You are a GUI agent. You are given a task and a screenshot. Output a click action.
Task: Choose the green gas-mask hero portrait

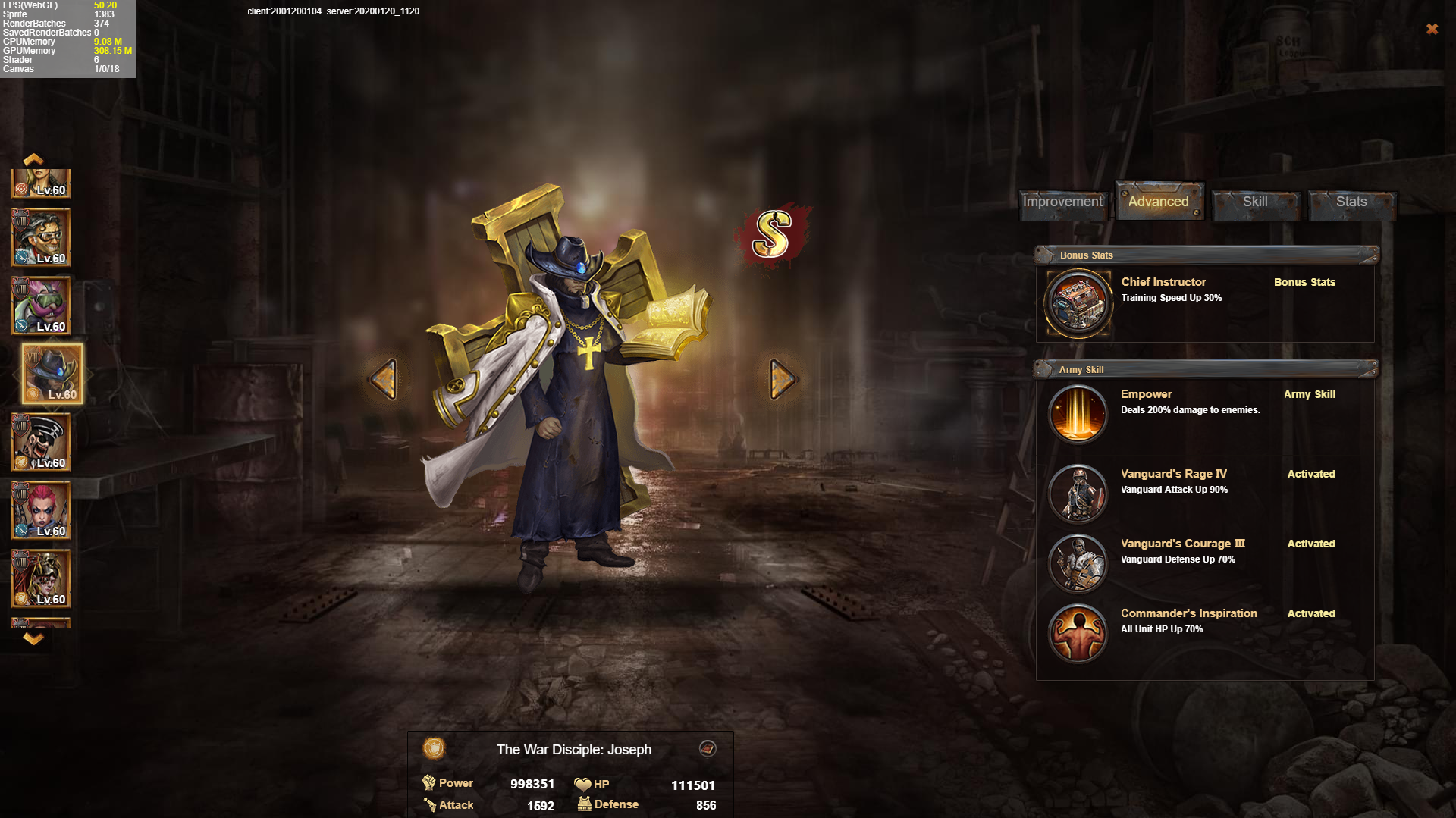(41, 306)
